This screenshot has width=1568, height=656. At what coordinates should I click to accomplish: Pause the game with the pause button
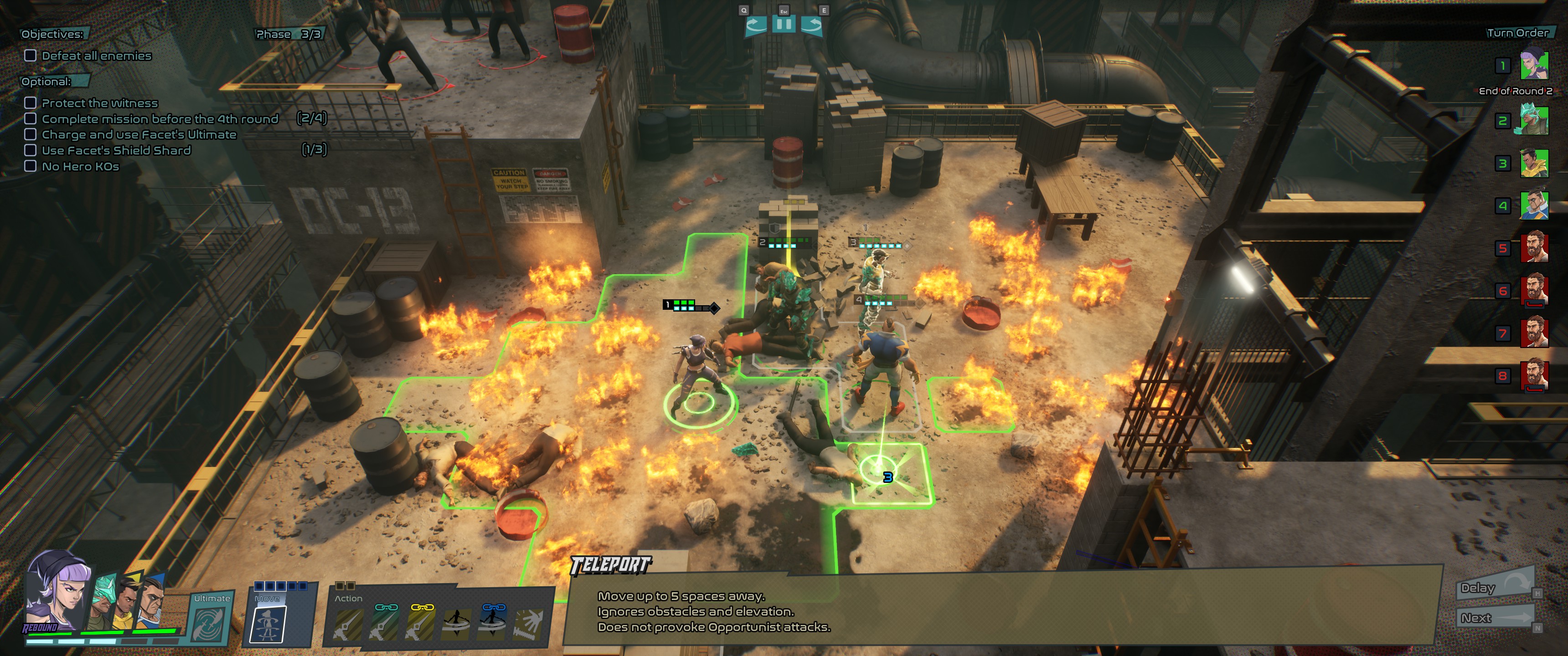[784, 24]
